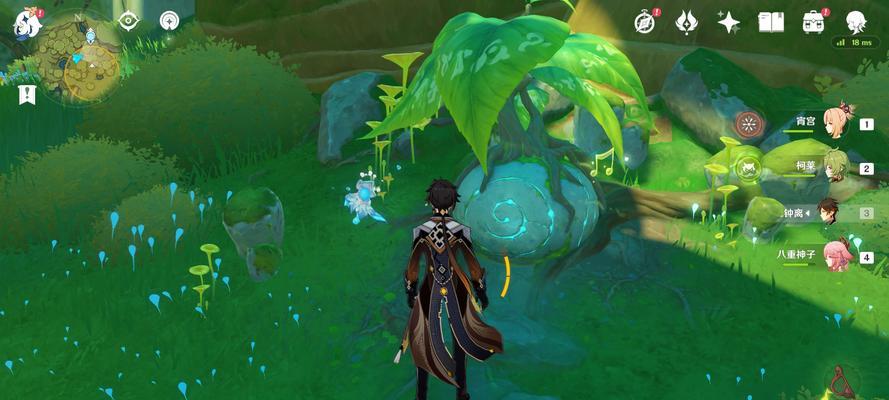Tap the green cat icon beside 柯莱

click(746, 167)
